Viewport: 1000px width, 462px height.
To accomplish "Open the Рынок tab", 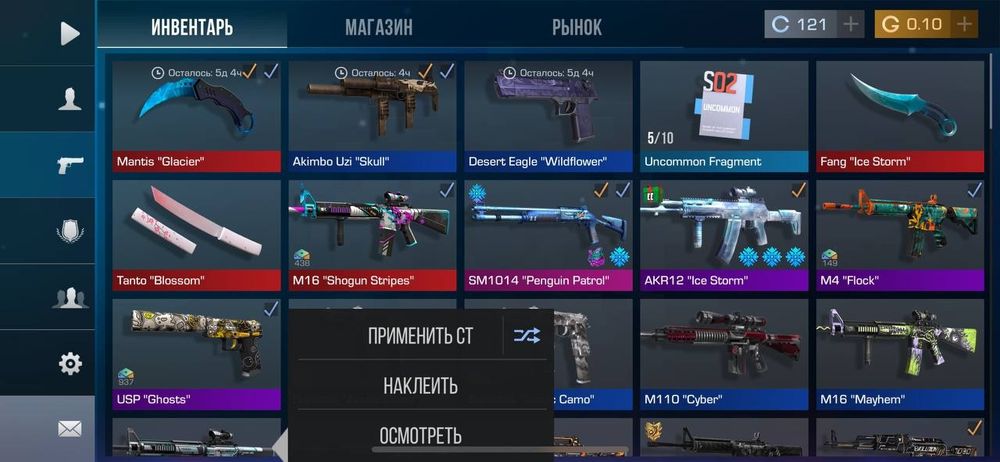I will [x=577, y=27].
